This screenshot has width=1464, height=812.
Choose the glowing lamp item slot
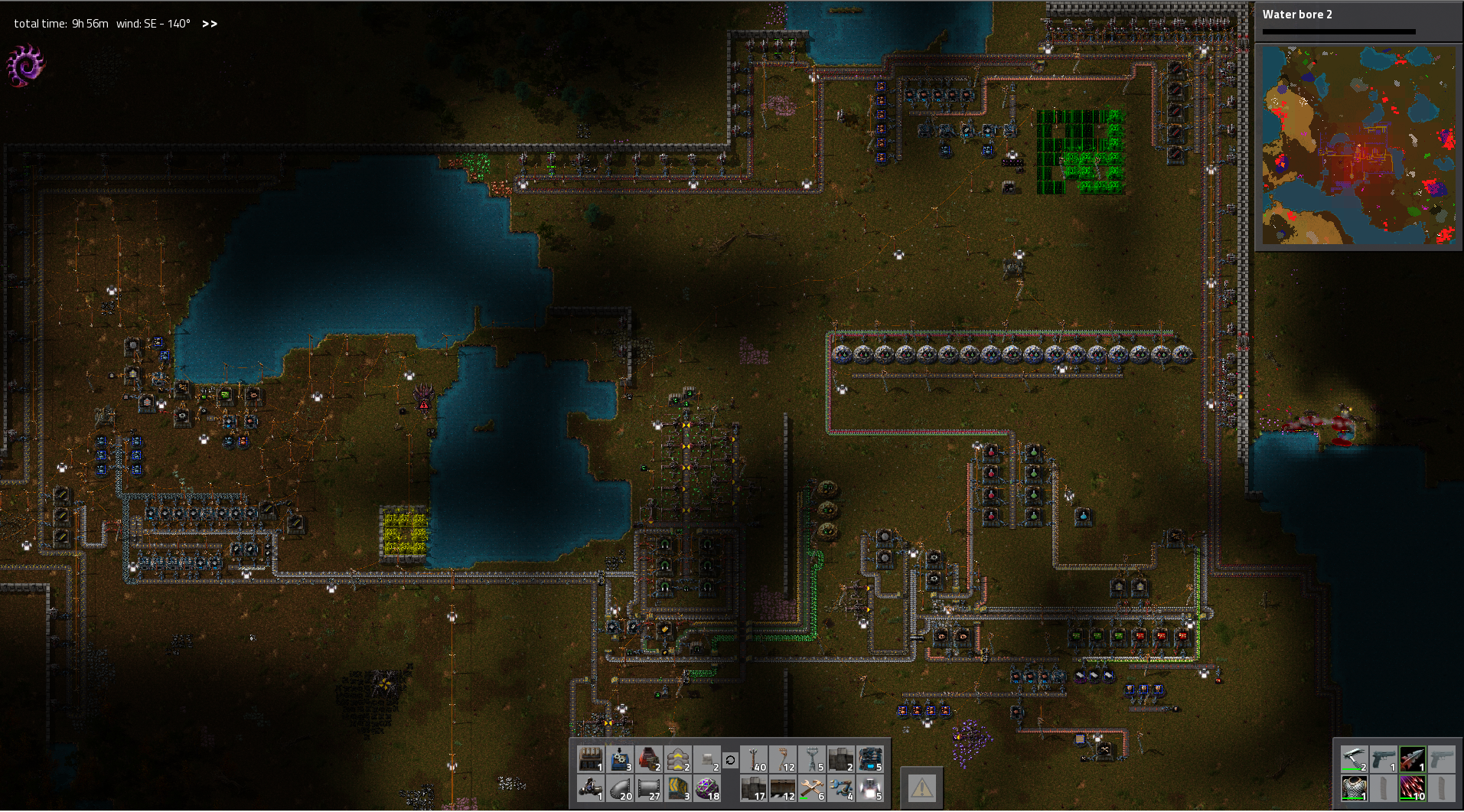click(x=870, y=788)
